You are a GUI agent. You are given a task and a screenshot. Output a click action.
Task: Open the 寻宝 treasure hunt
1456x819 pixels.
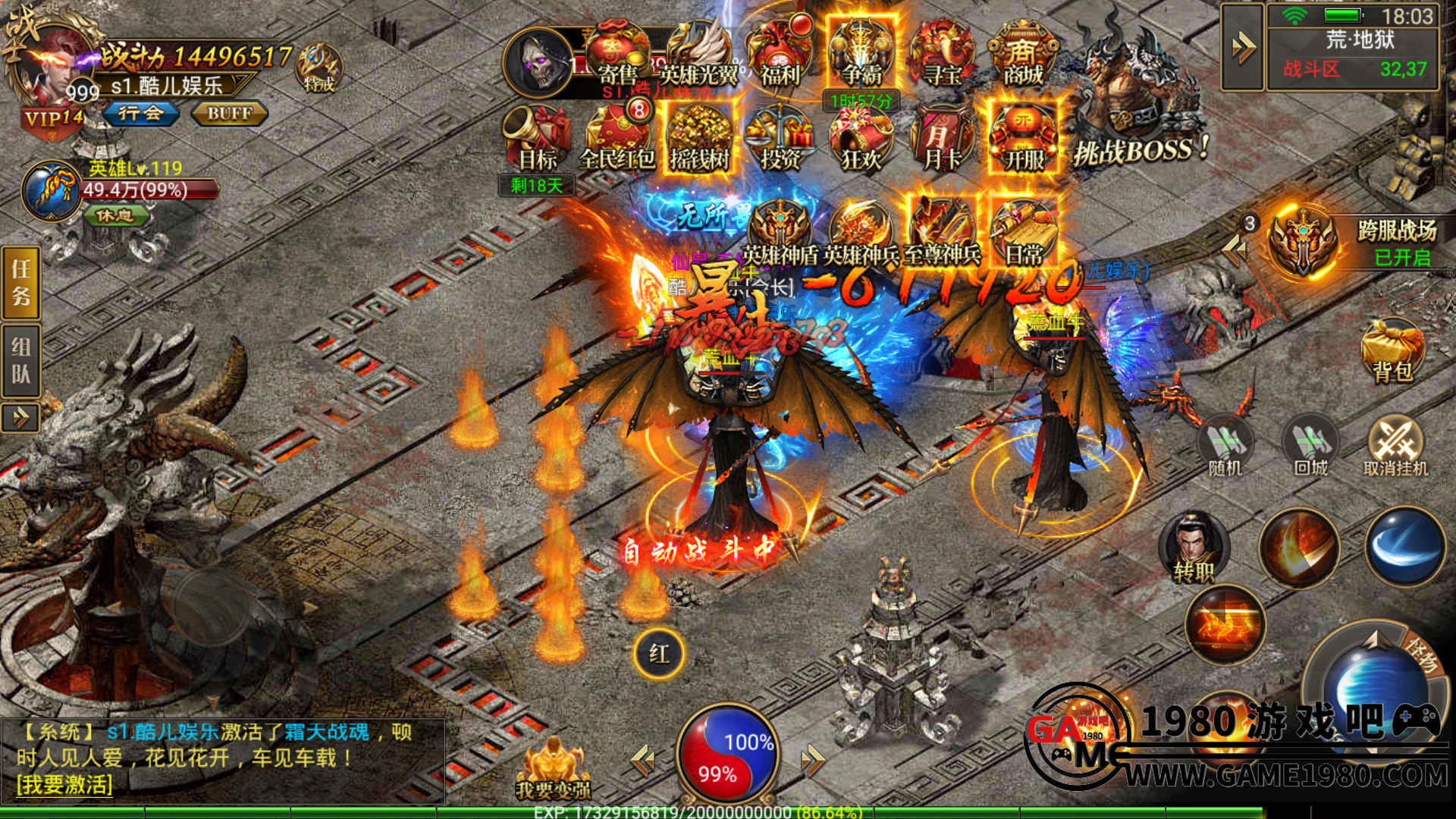[943, 55]
